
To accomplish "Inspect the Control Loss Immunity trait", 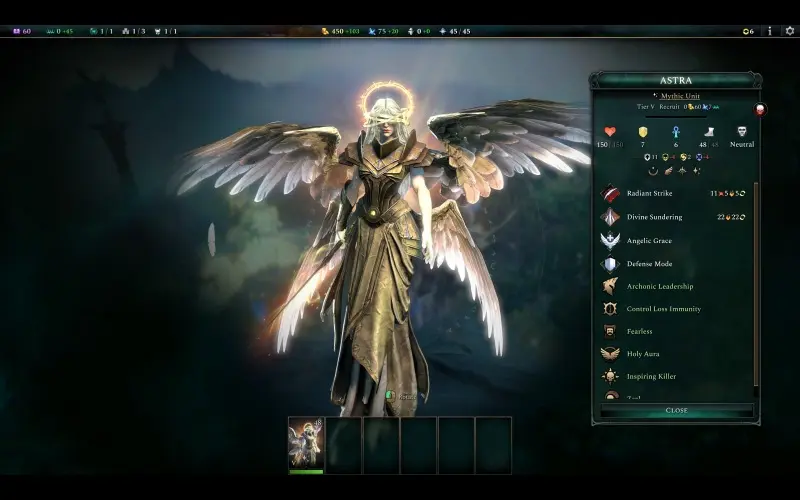I will pyautogui.click(x=663, y=309).
